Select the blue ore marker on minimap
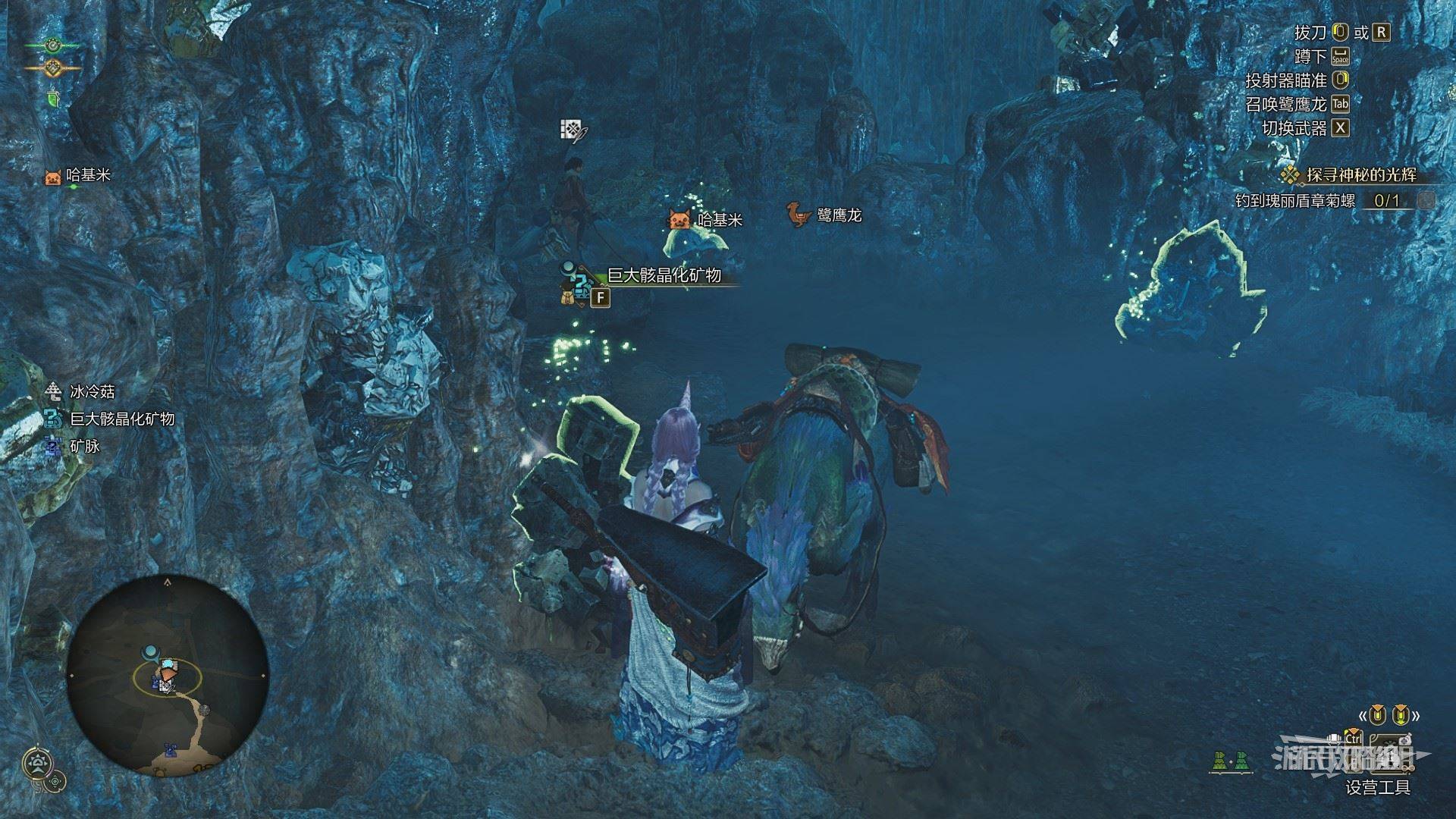Viewport: 1456px width, 819px height. click(171, 750)
